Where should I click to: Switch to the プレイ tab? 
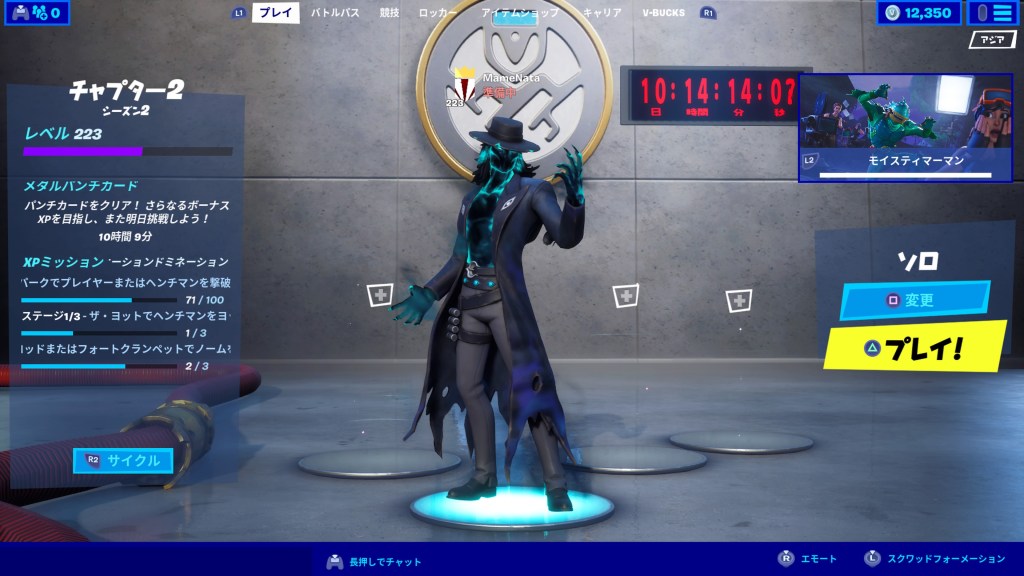(275, 13)
